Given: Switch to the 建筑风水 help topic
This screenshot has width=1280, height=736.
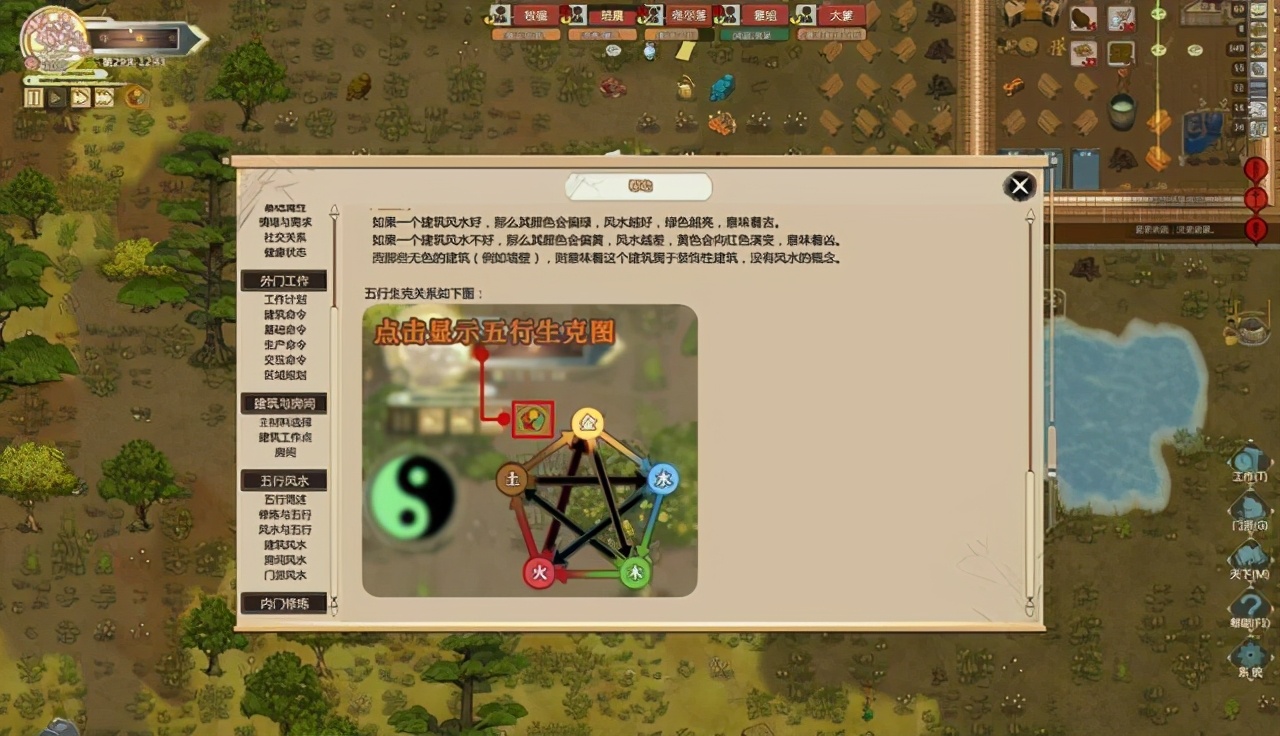Looking at the screenshot, I should [x=284, y=547].
